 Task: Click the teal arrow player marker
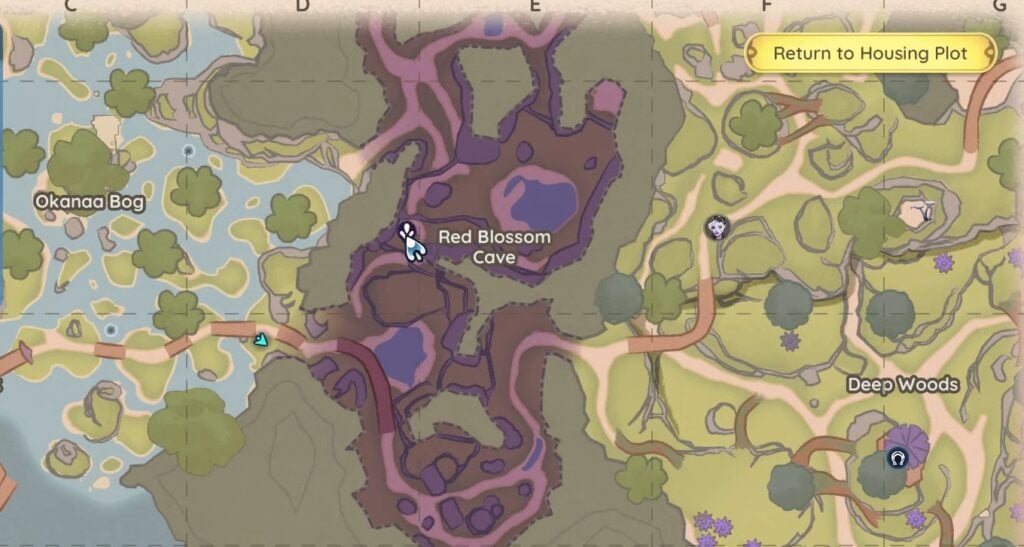tap(261, 340)
